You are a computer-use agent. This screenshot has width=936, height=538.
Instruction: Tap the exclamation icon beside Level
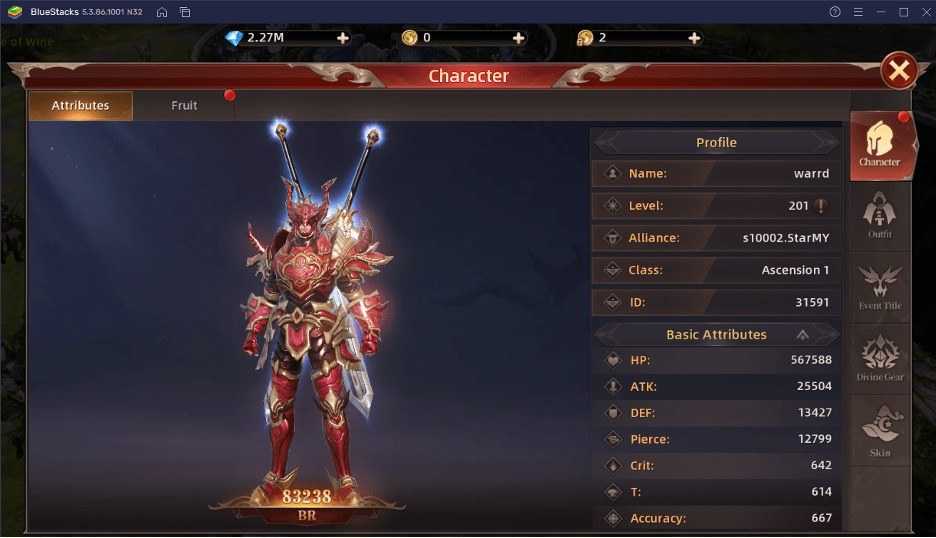click(821, 206)
